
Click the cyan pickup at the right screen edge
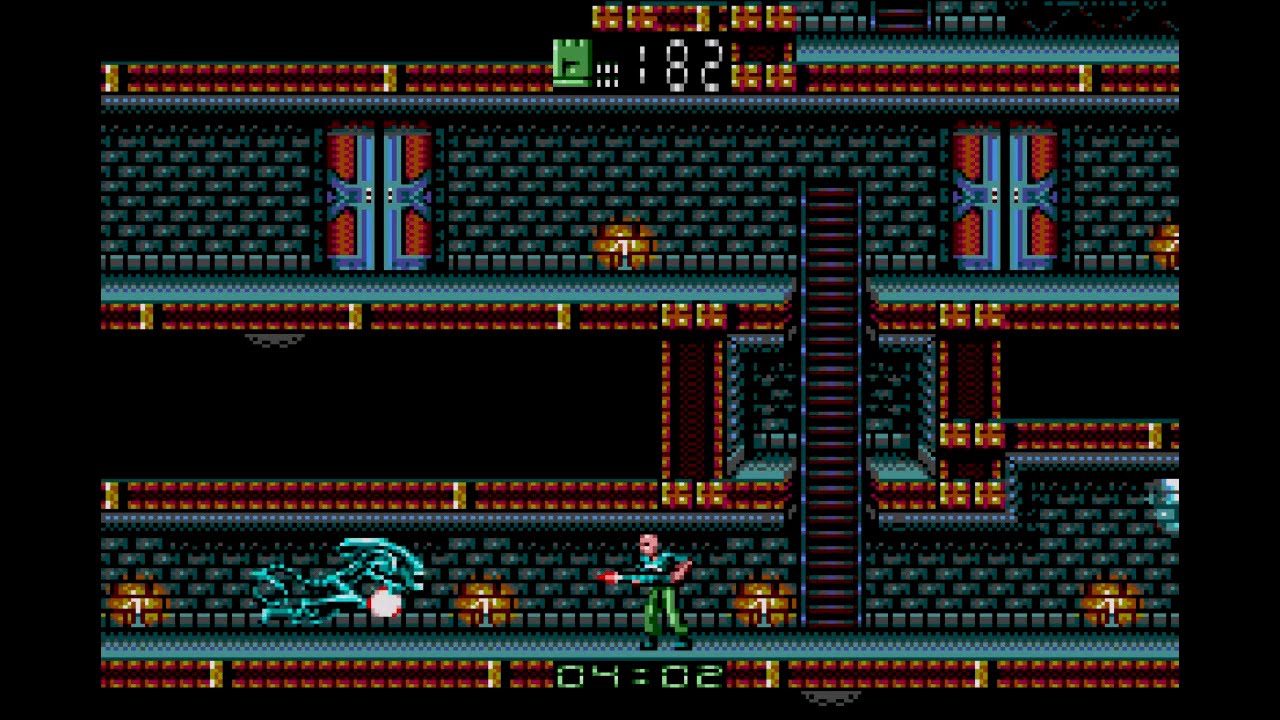(1165, 505)
